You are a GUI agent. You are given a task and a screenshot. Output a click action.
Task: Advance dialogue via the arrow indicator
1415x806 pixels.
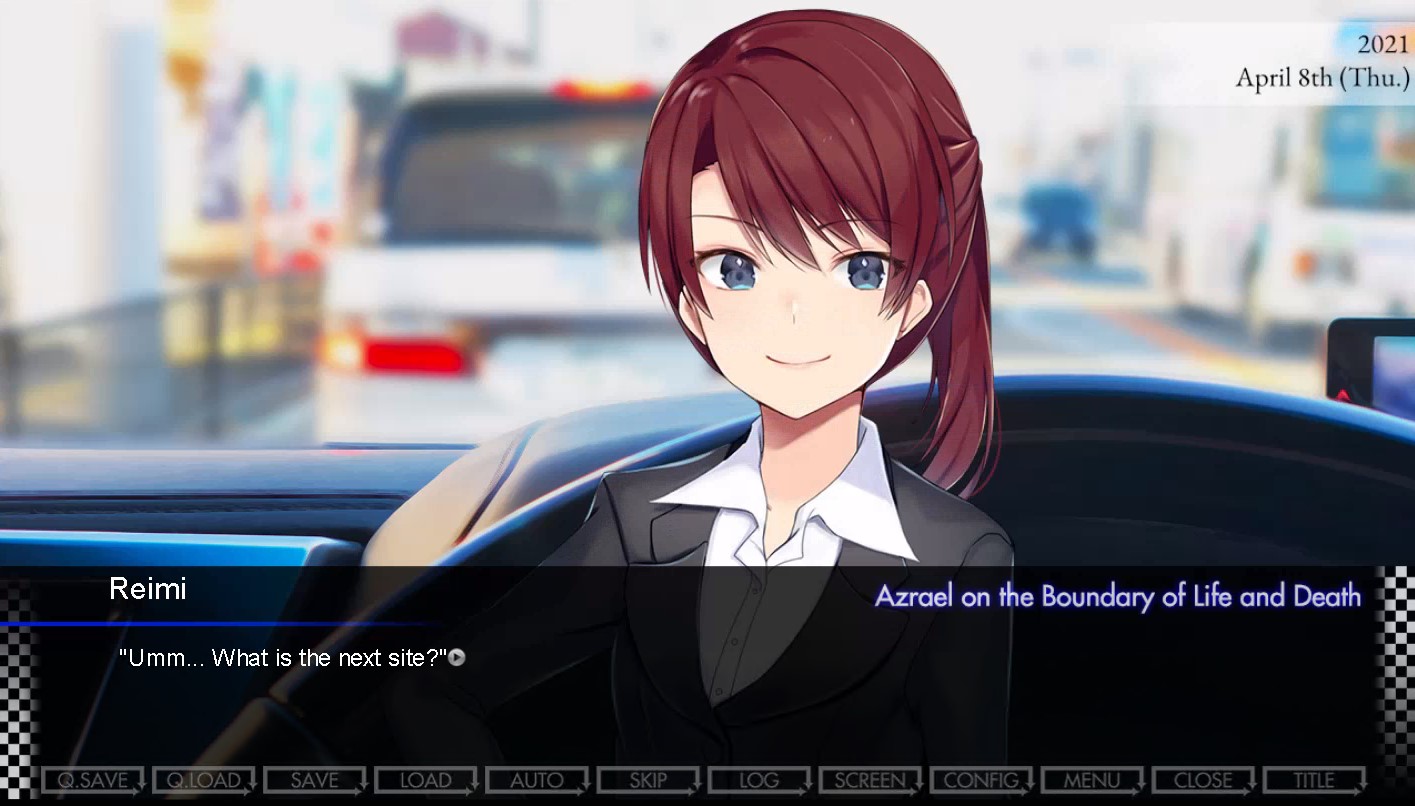[x=457, y=658]
